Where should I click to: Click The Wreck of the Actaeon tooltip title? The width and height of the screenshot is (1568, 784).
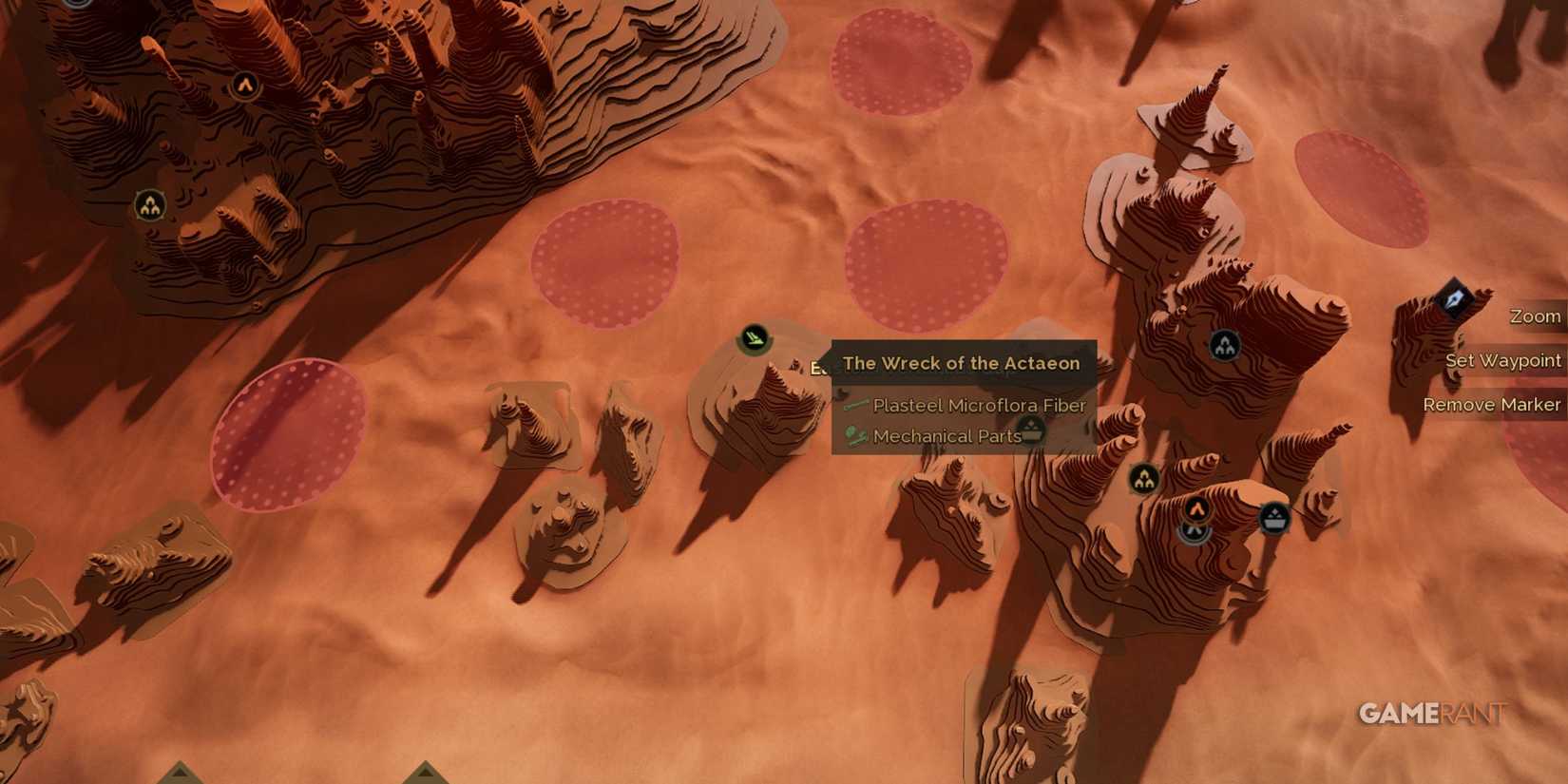[x=960, y=364]
